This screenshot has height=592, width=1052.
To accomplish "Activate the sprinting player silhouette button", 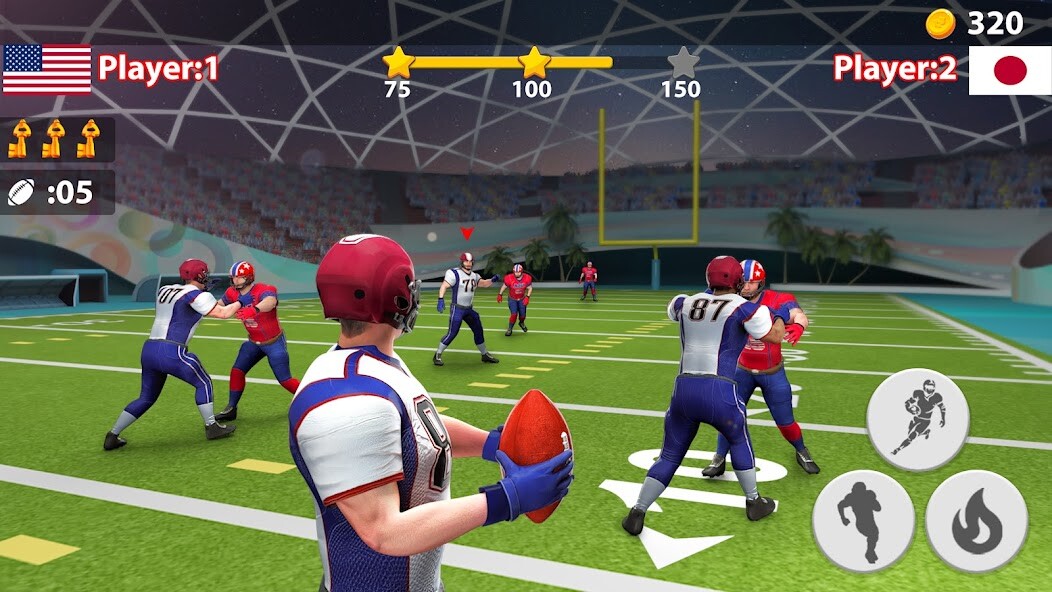I will 863,521.
